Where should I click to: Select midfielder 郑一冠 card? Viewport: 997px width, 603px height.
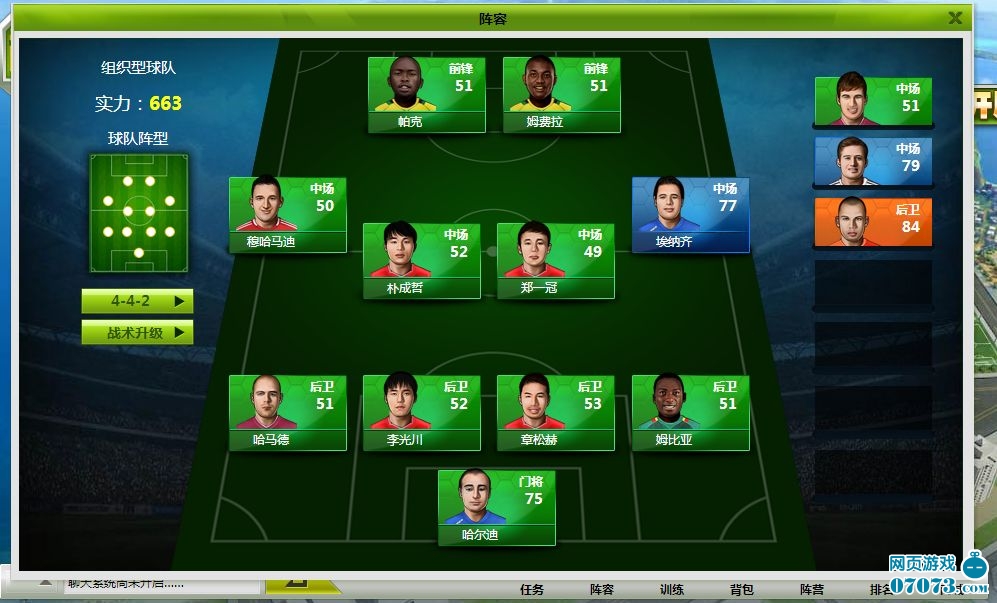pyautogui.click(x=555, y=261)
